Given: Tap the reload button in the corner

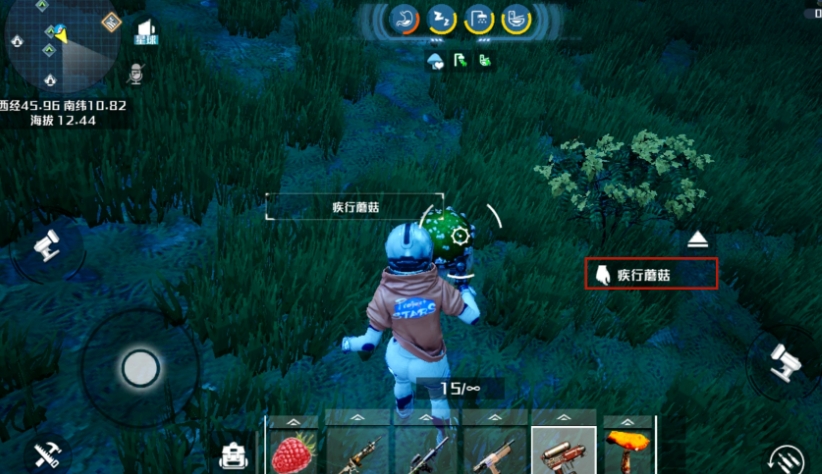Looking at the screenshot, I should [791, 461].
